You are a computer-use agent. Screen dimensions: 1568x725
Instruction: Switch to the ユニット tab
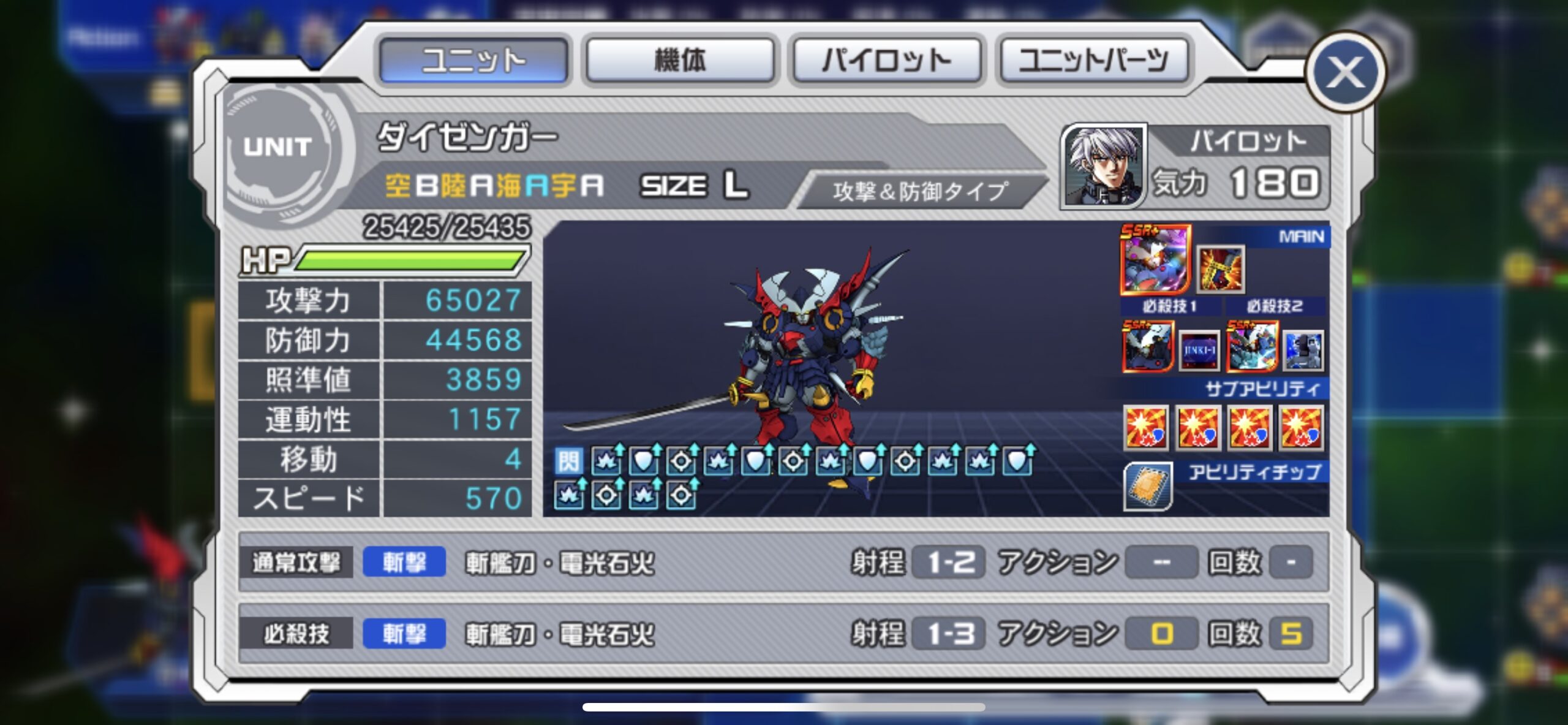tap(473, 60)
